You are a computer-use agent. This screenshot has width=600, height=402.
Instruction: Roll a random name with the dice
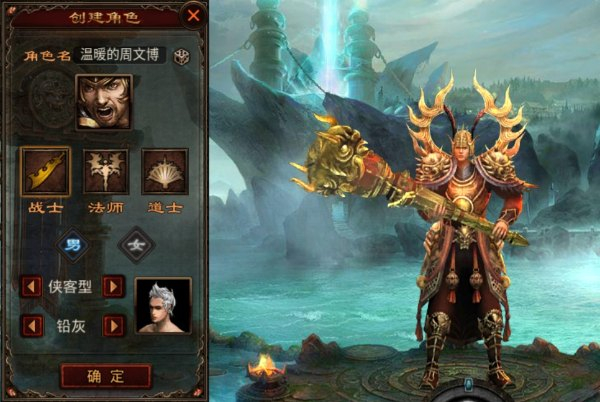coord(181,56)
